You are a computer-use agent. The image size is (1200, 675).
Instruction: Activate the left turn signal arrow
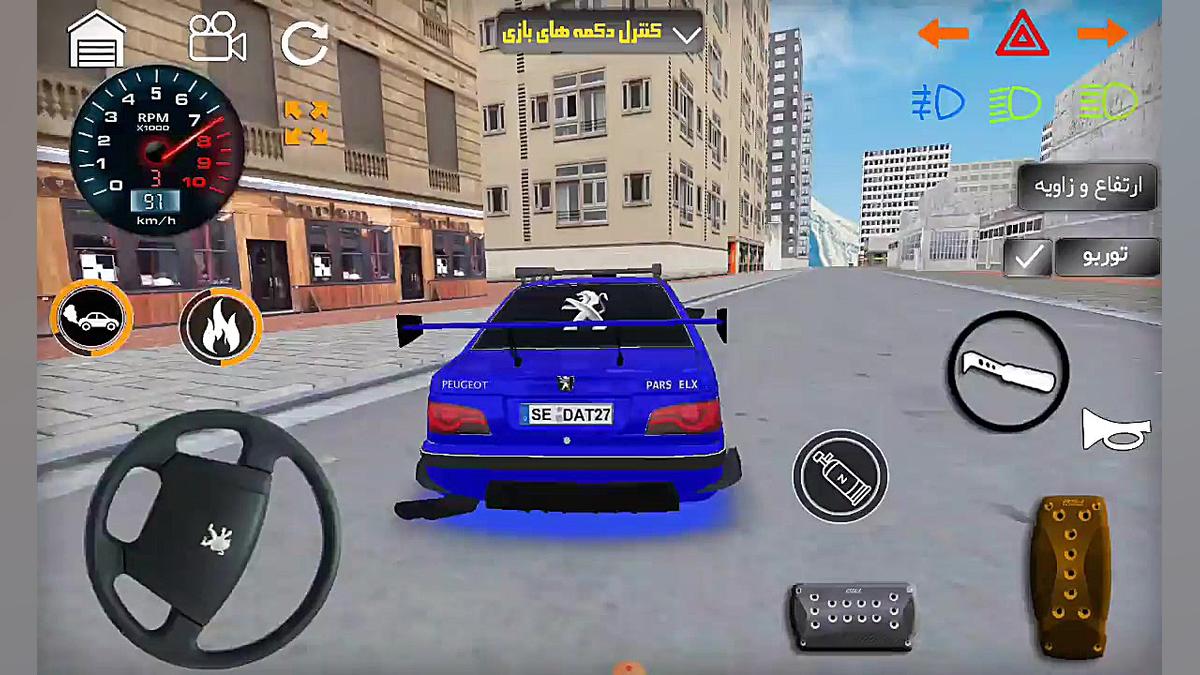[x=942, y=34]
